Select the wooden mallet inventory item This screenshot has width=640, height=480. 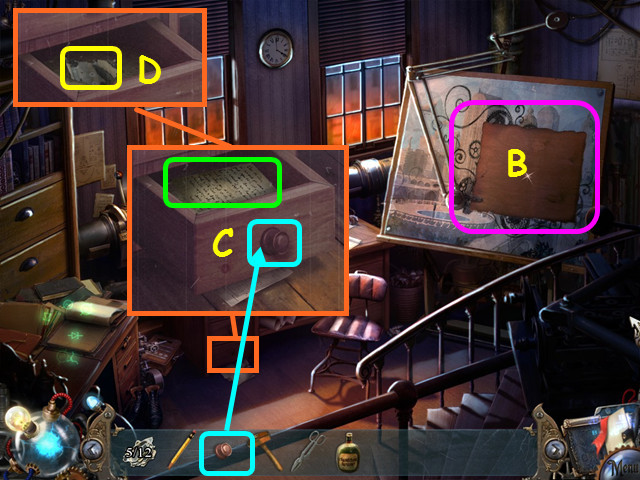[269, 451]
